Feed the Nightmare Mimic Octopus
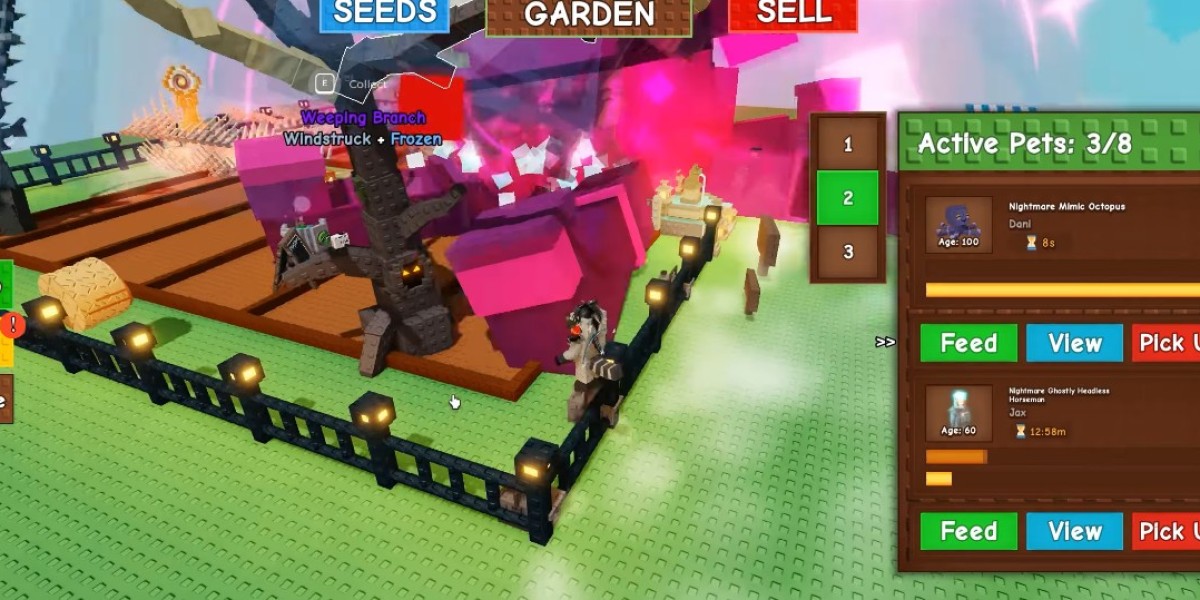This screenshot has height=600, width=1200. (968, 343)
